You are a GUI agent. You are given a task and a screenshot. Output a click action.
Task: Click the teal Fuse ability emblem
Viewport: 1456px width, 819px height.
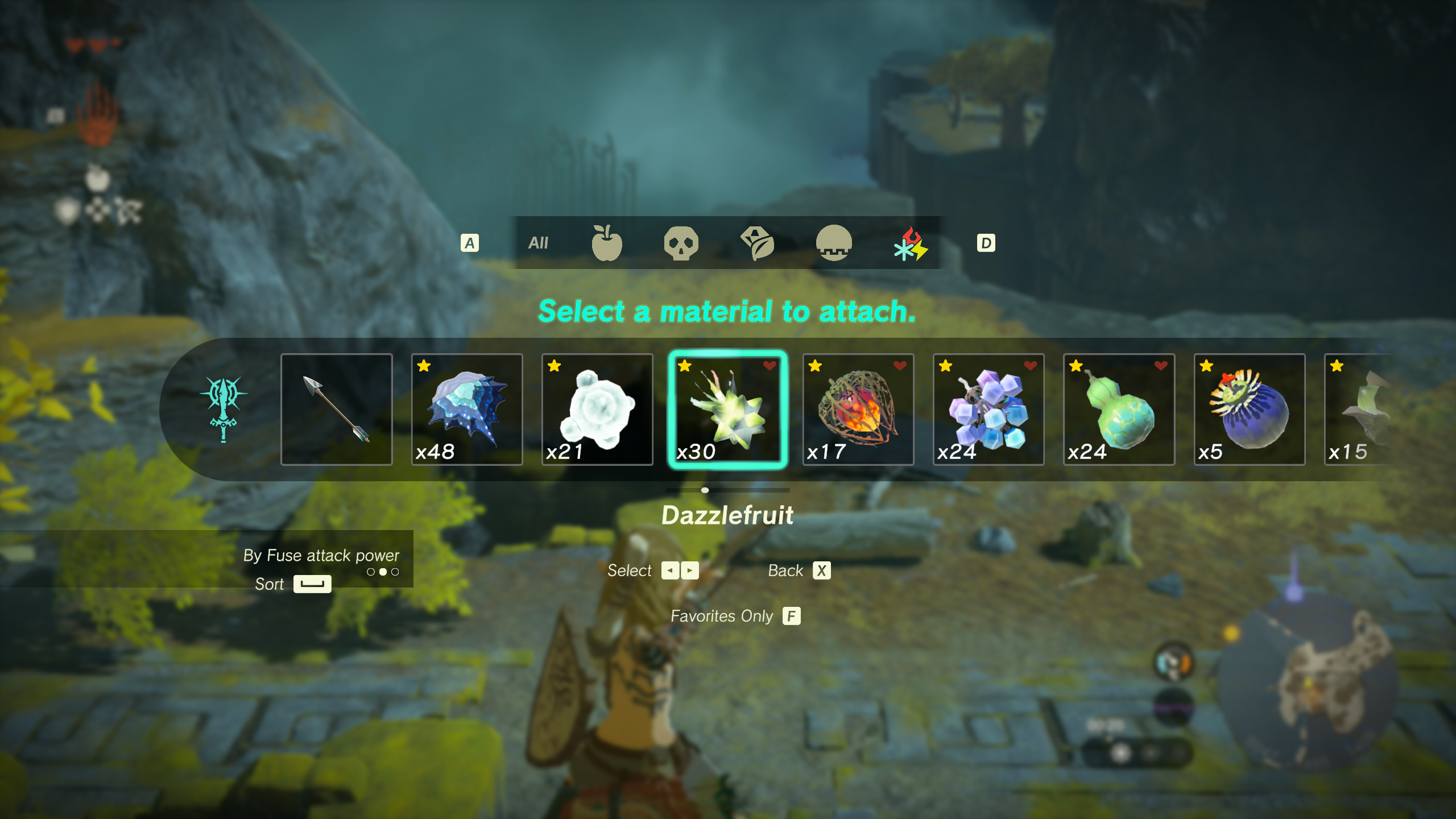click(x=224, y=408)
